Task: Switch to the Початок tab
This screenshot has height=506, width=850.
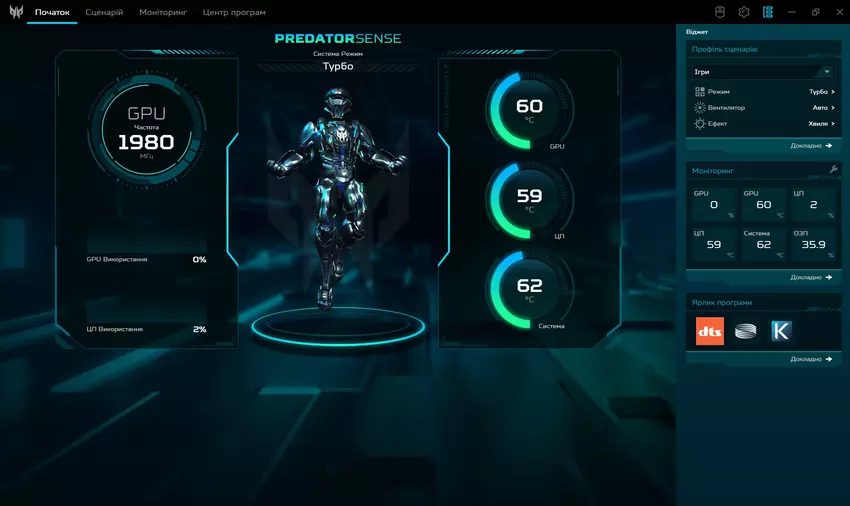Action: point(52,13)
